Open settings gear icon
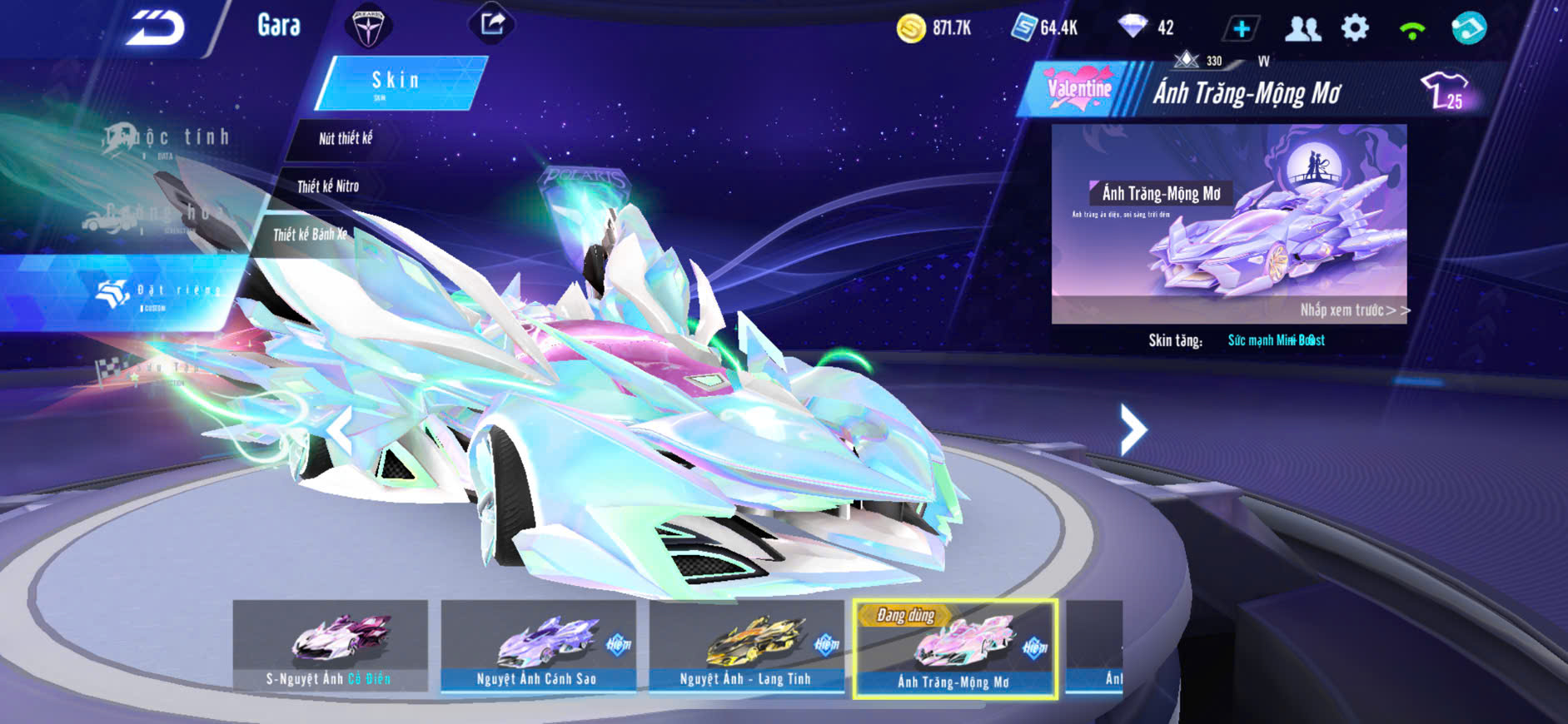This screenshot has width=1568, height=724. point(1355,28)
